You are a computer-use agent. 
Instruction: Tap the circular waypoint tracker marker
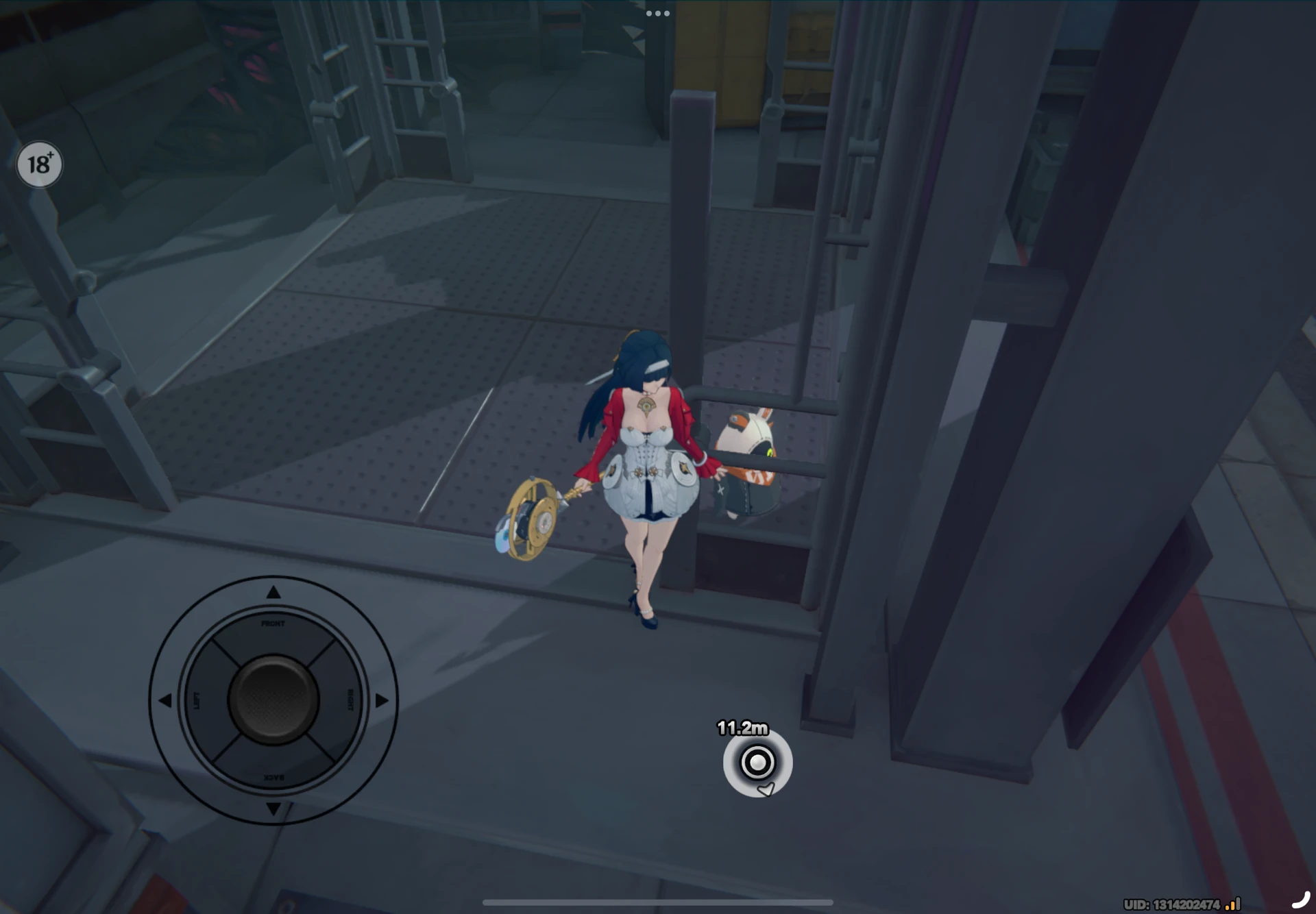tap(756, 761)
